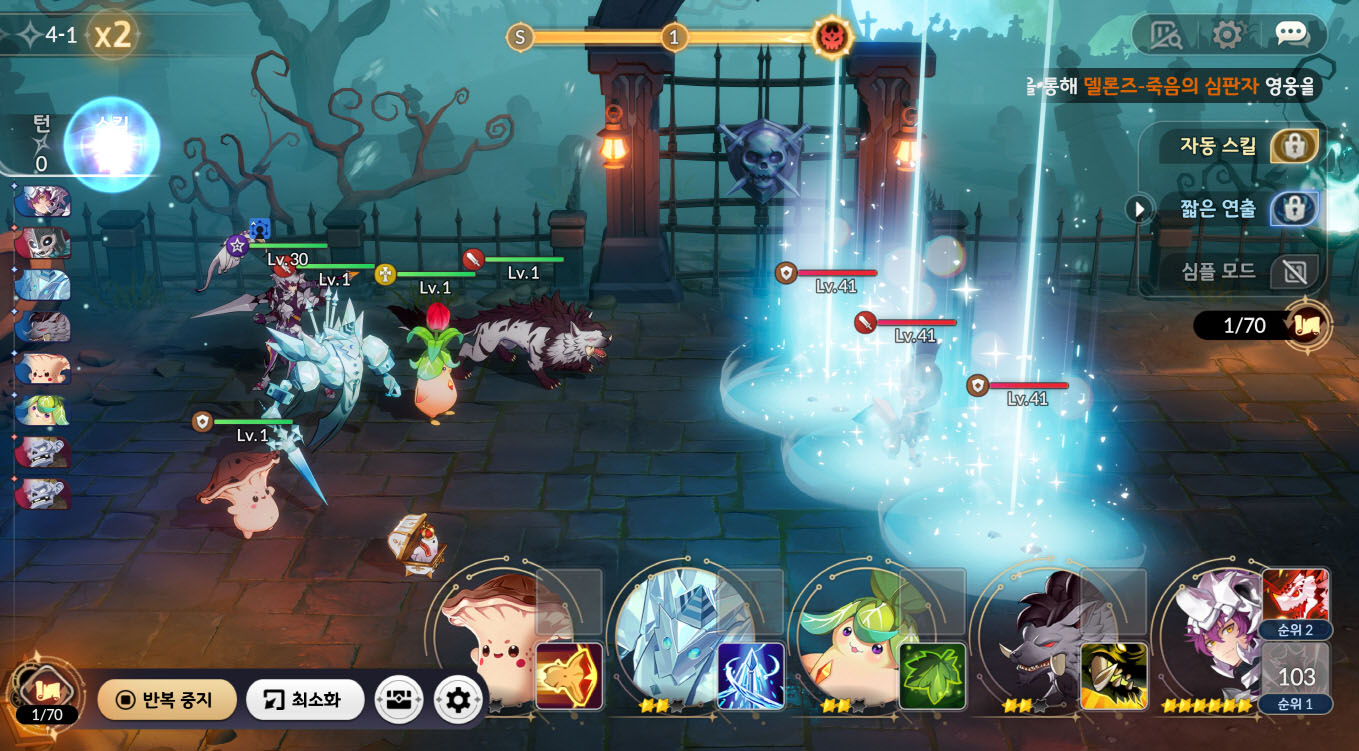Collapse the side options panel arrow
1359x751 pixels.
[1139, 209]
